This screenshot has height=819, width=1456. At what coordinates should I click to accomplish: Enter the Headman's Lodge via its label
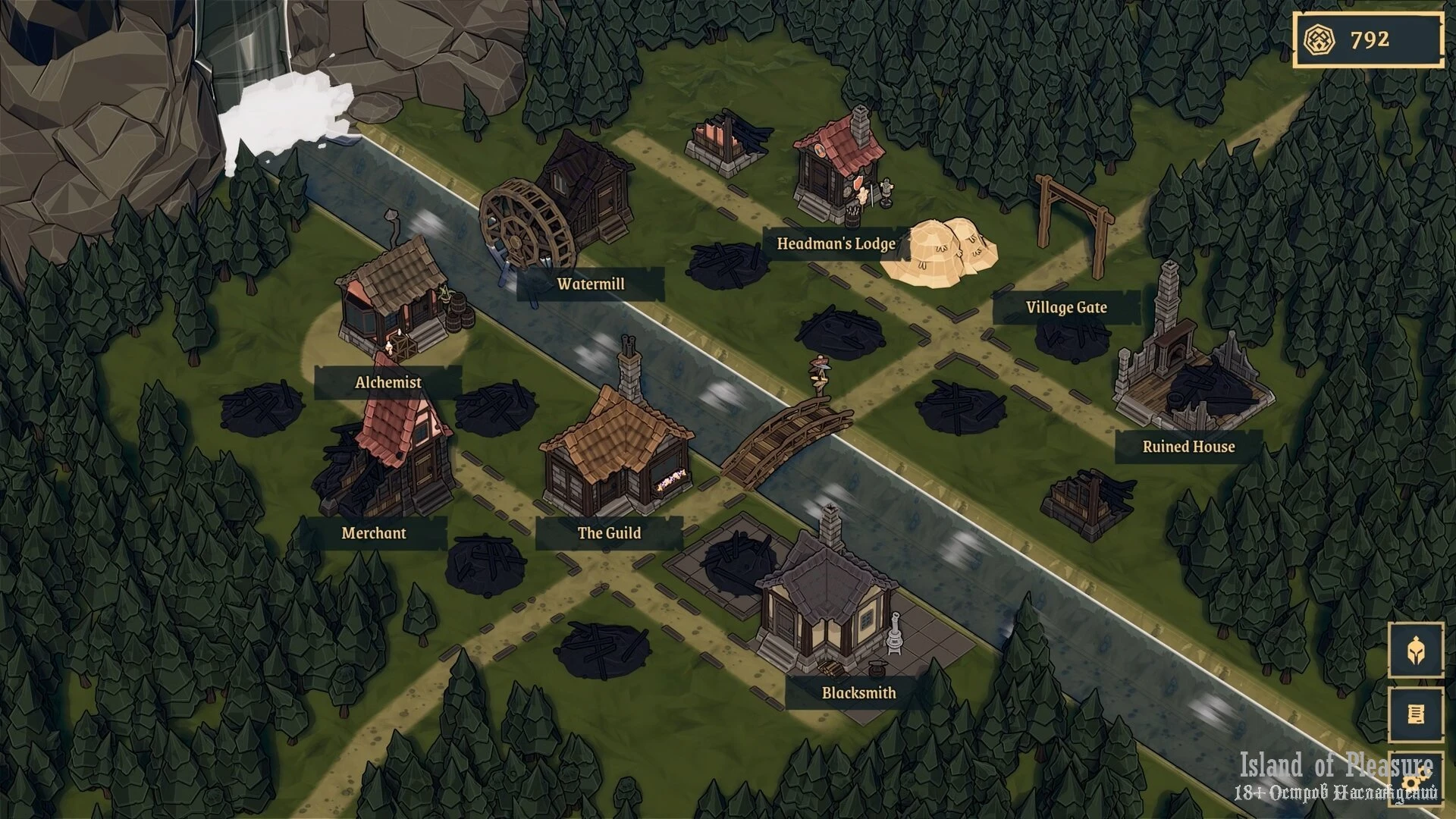pyautogui.click(x=836, y=244)
